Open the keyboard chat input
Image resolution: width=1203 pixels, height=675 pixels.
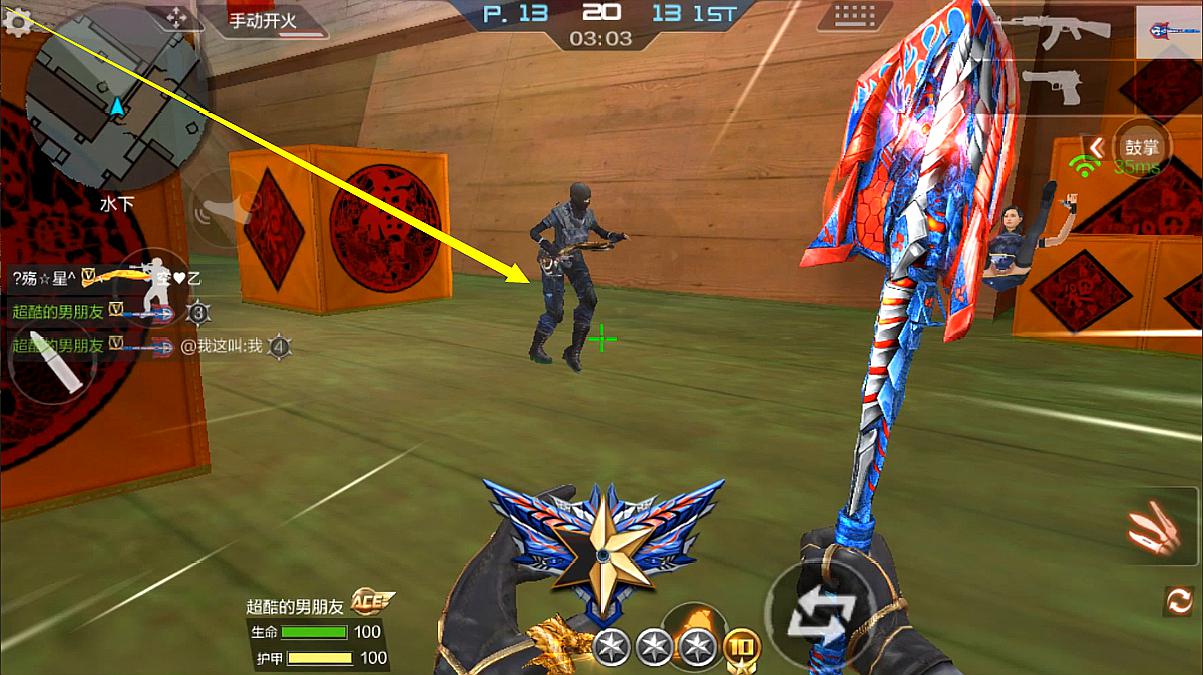point(855,17)
